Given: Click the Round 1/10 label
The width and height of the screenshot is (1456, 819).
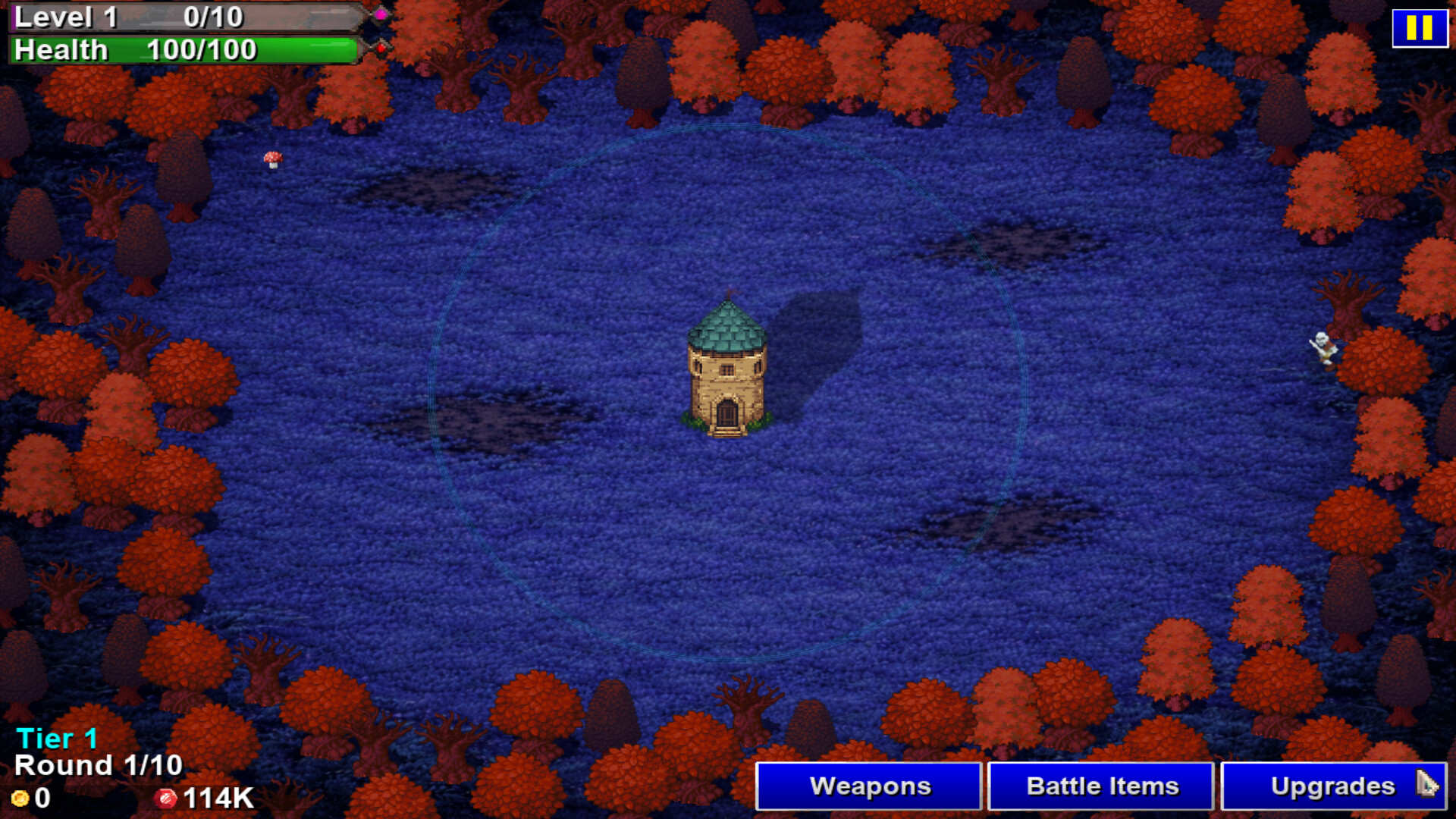Looking at the screenshot, I should 97,764.
